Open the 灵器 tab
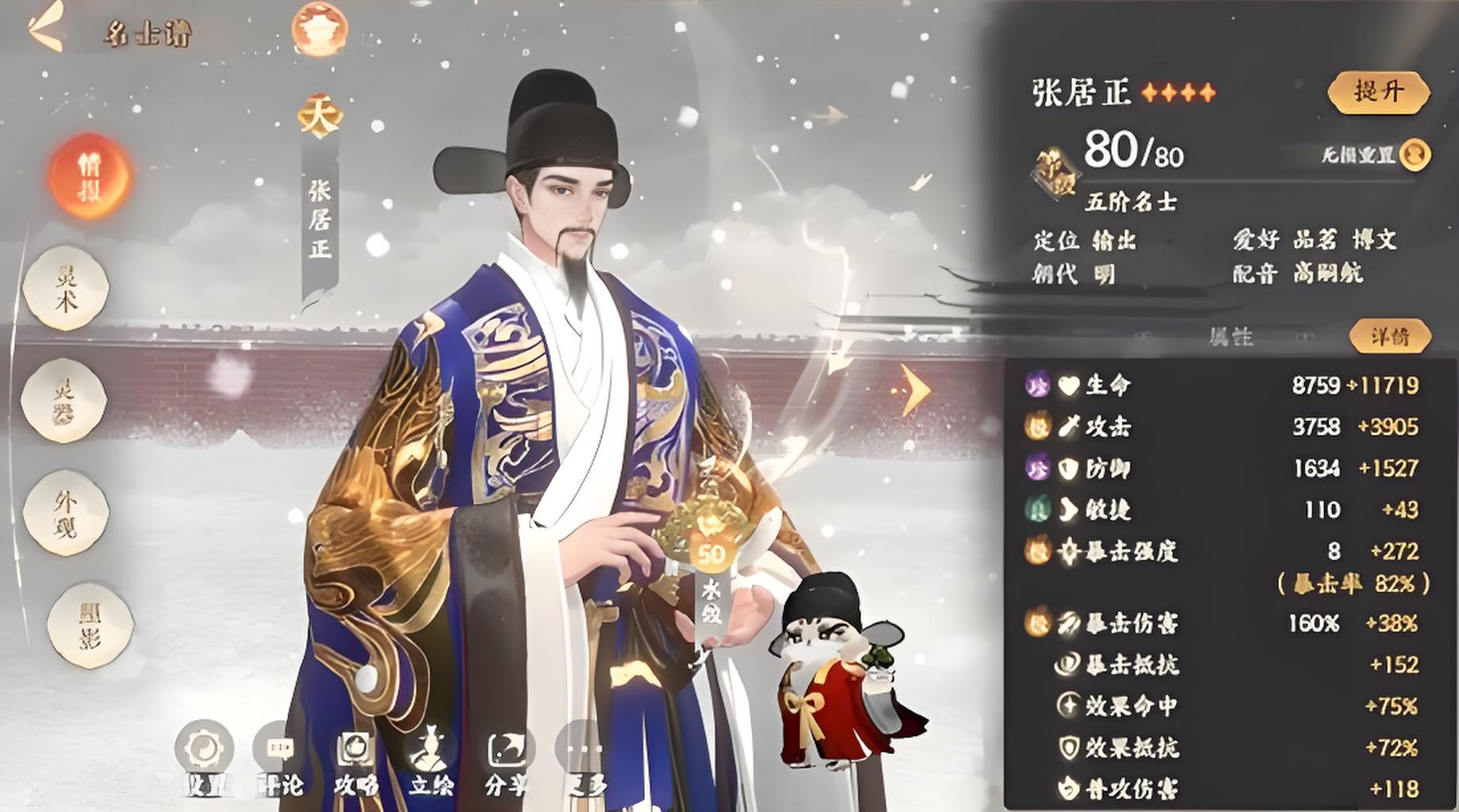 [x=63, y=400]
